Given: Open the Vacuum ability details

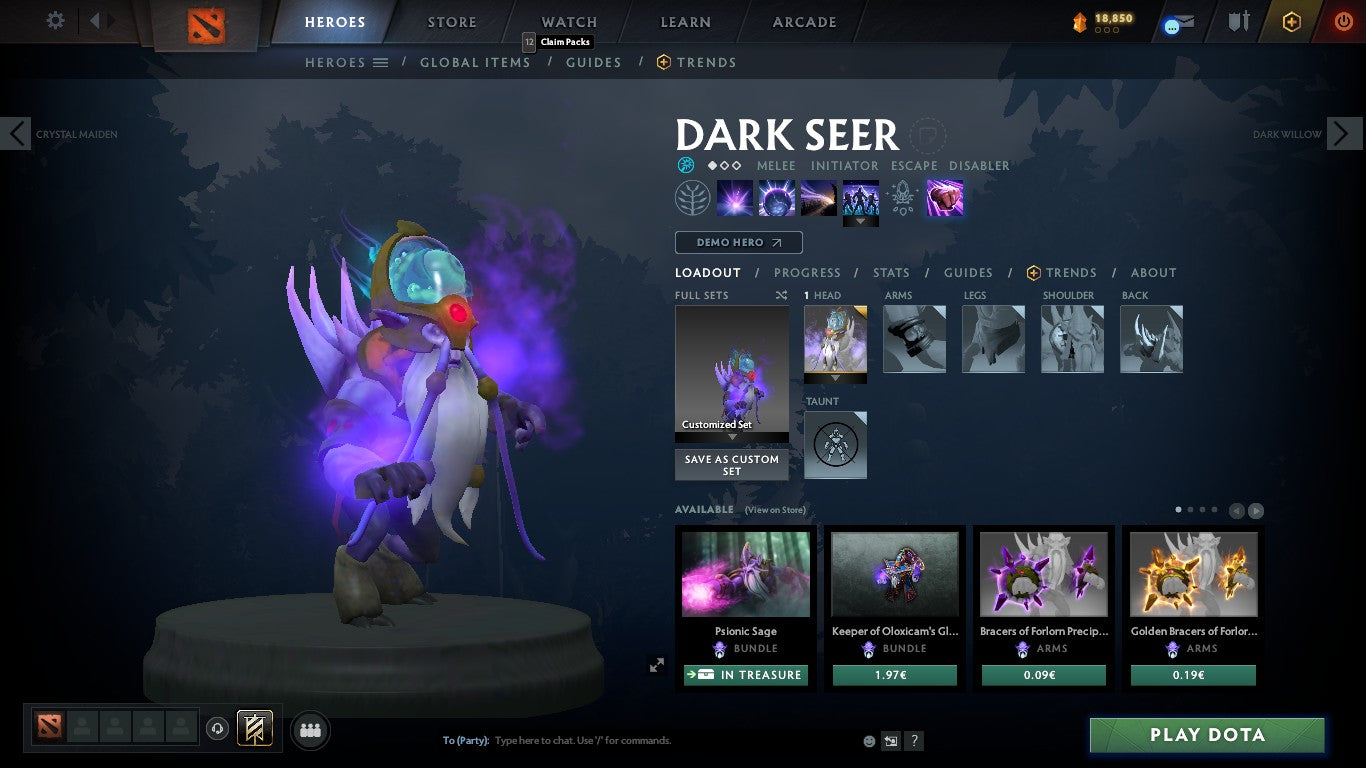Looking at the screenshot, I should (x=735, y=197).
